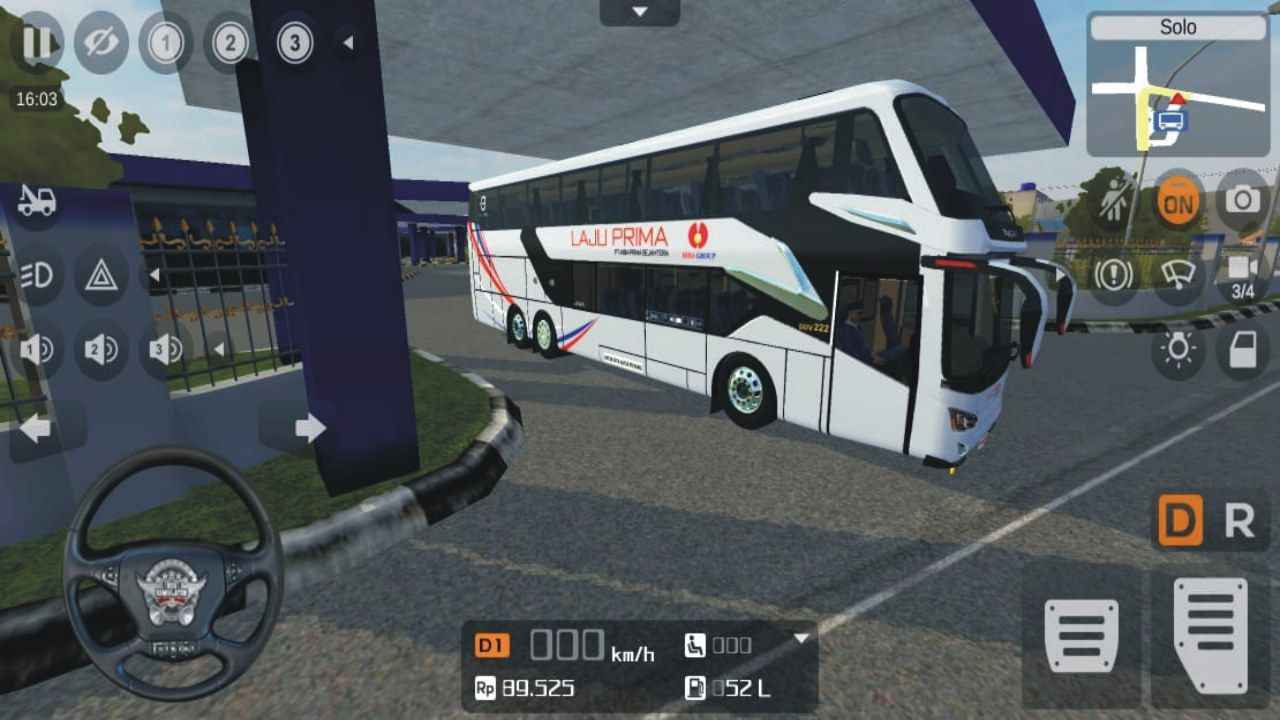The image size is (1280, 720).
Task: Turn the interior cabin light on
Action: click(x=1178, y=350)
